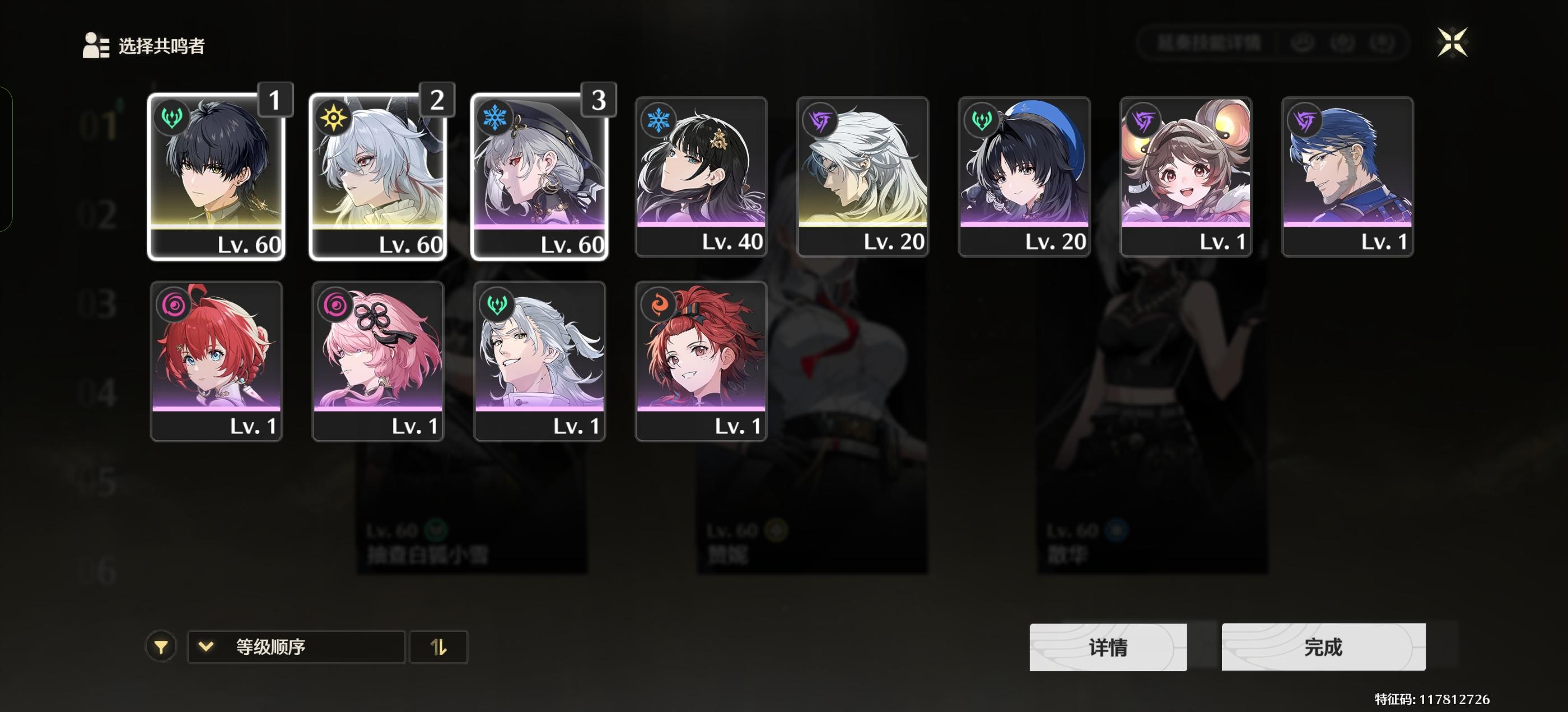Open the first circular icon next to 延奏技能详情
The image size is (1568, 712).
[1301, 43]
